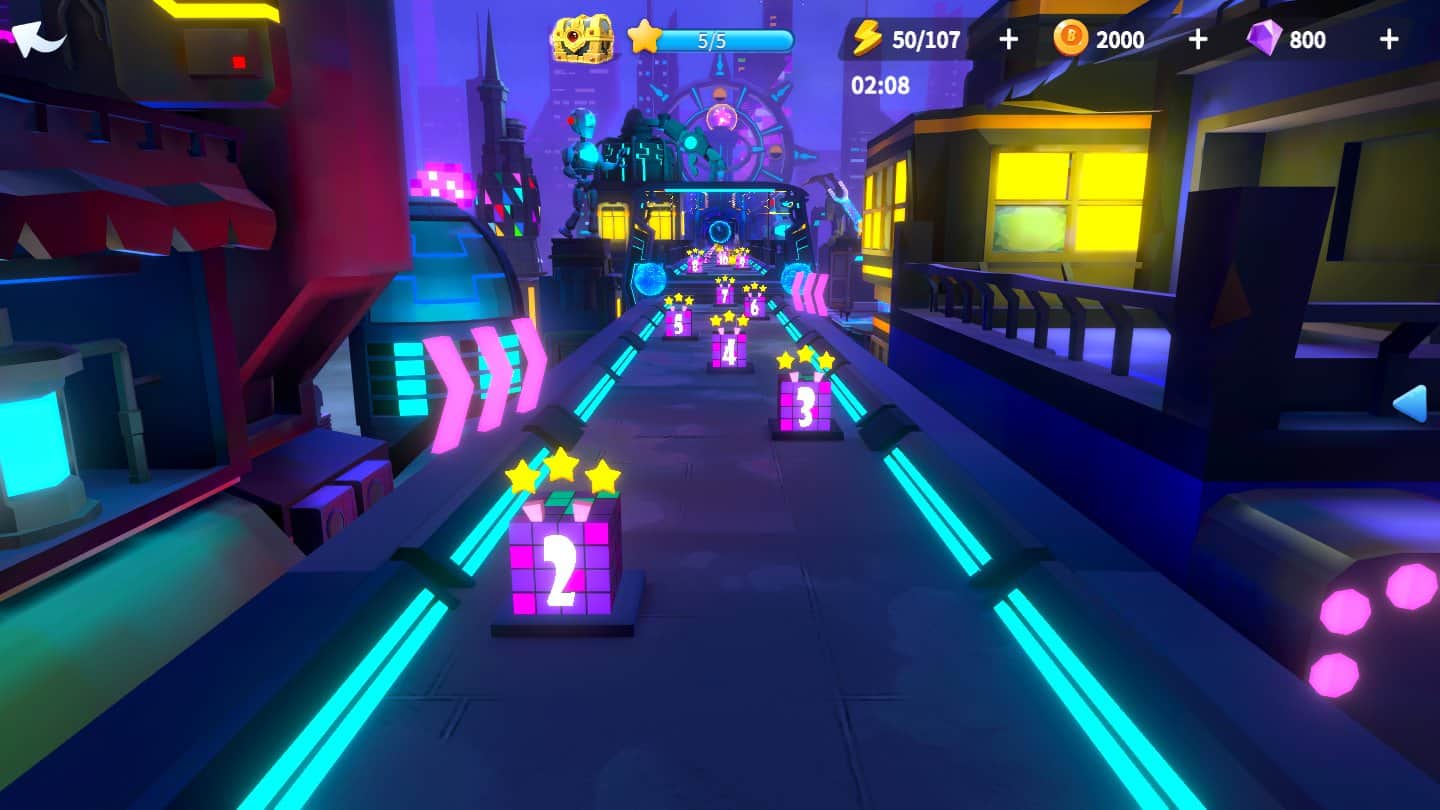Pick the level 5 cube
Screen dimensions: 1440x810
point(678,322)
